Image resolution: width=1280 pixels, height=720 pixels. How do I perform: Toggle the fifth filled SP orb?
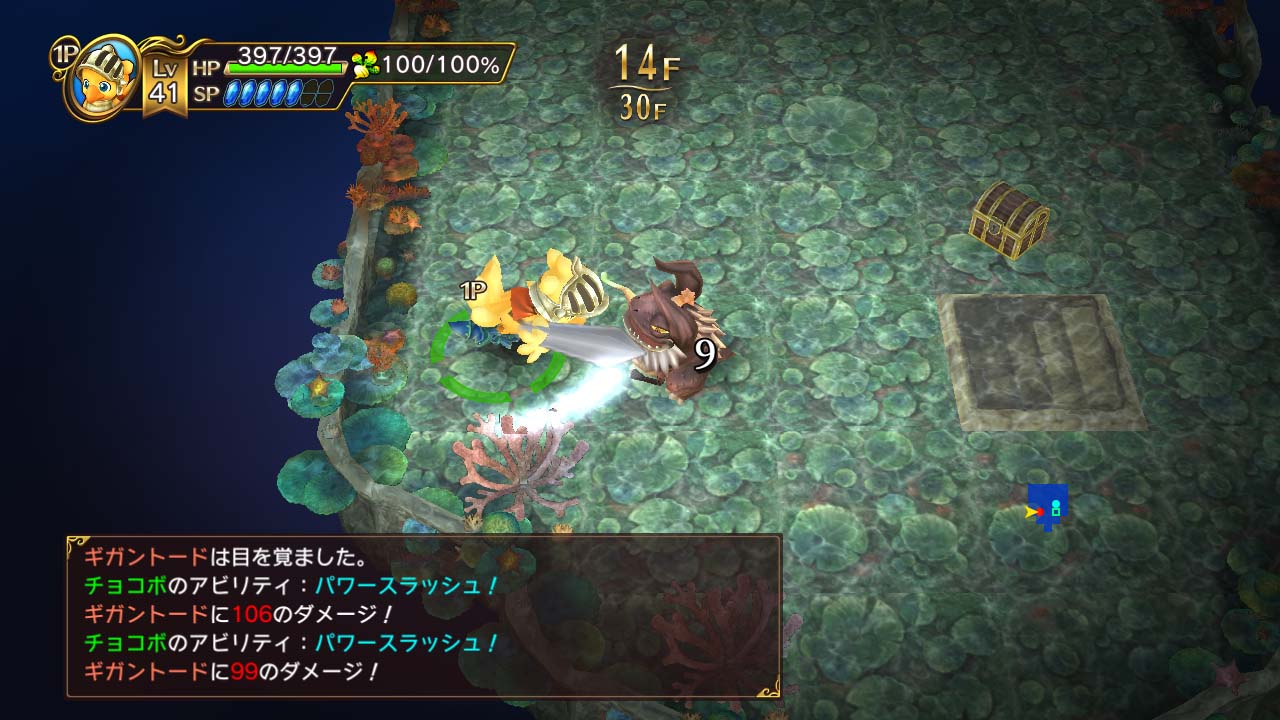pyautogui.click(x=294, y=92)
